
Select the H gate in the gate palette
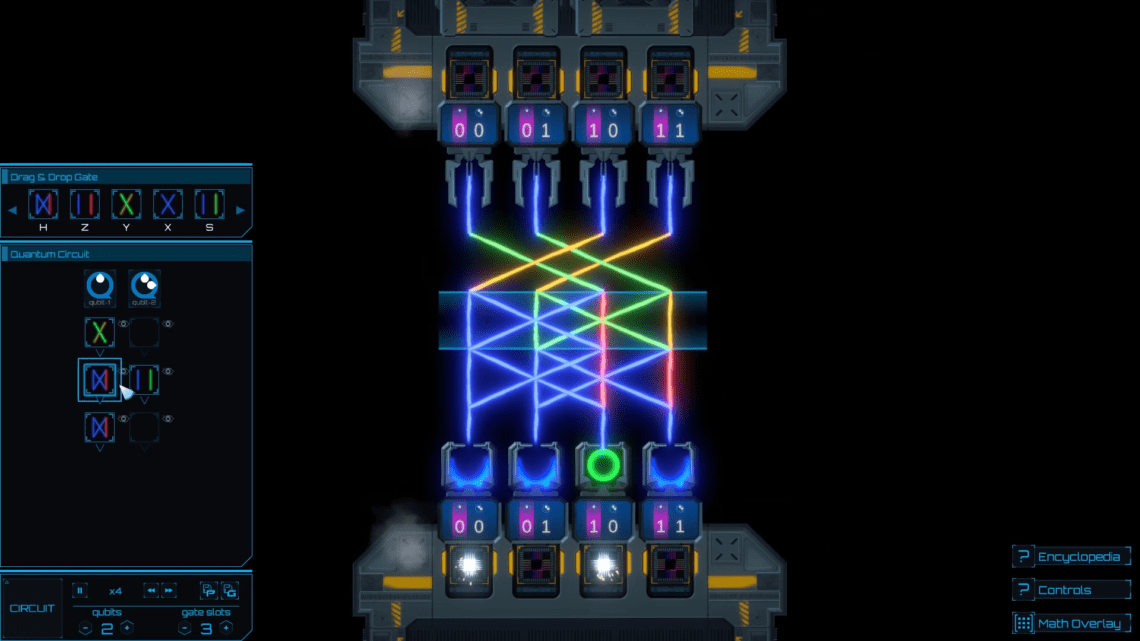43,204
